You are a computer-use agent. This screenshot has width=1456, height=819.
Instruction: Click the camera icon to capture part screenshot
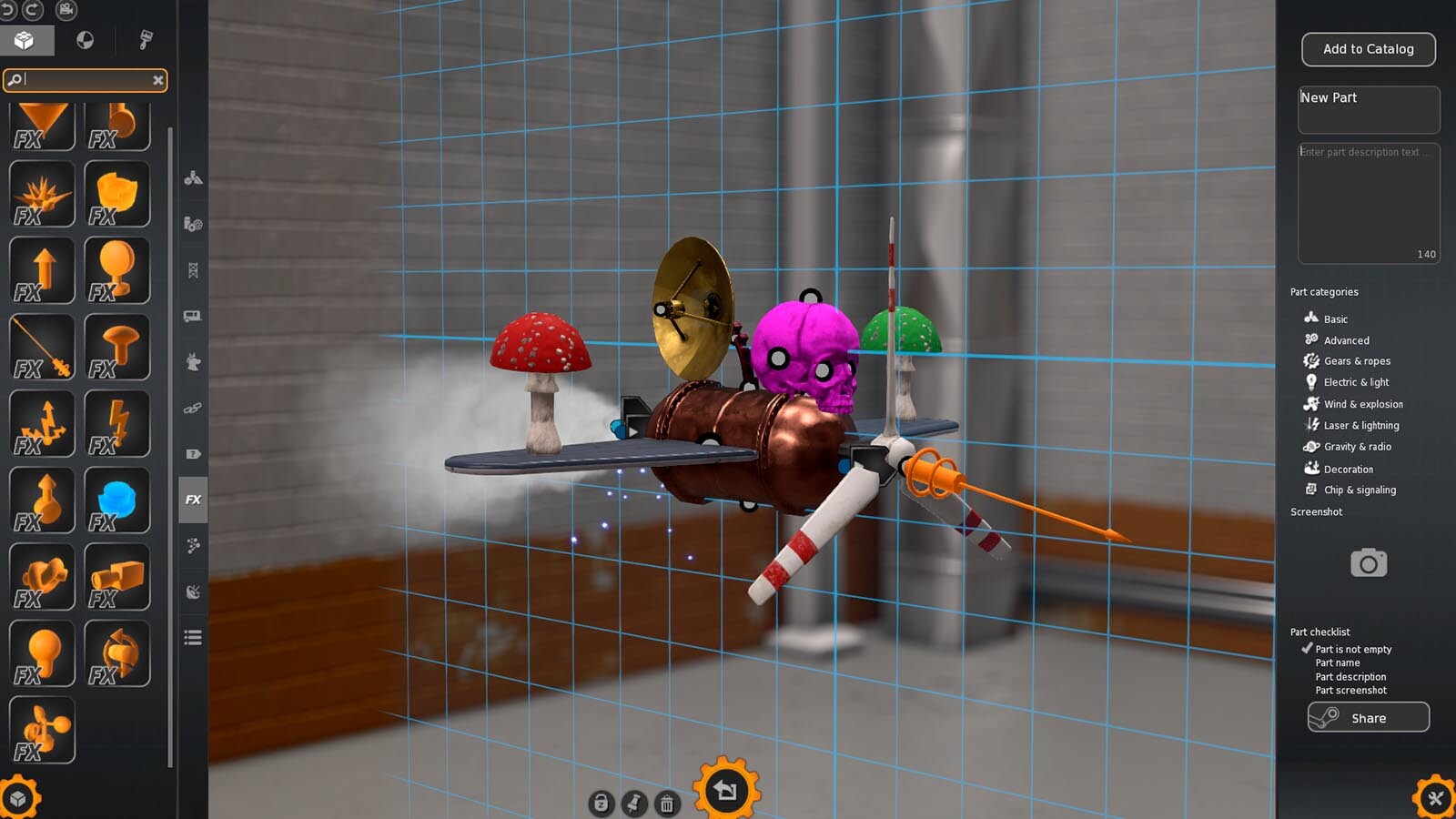[1367, 562]
